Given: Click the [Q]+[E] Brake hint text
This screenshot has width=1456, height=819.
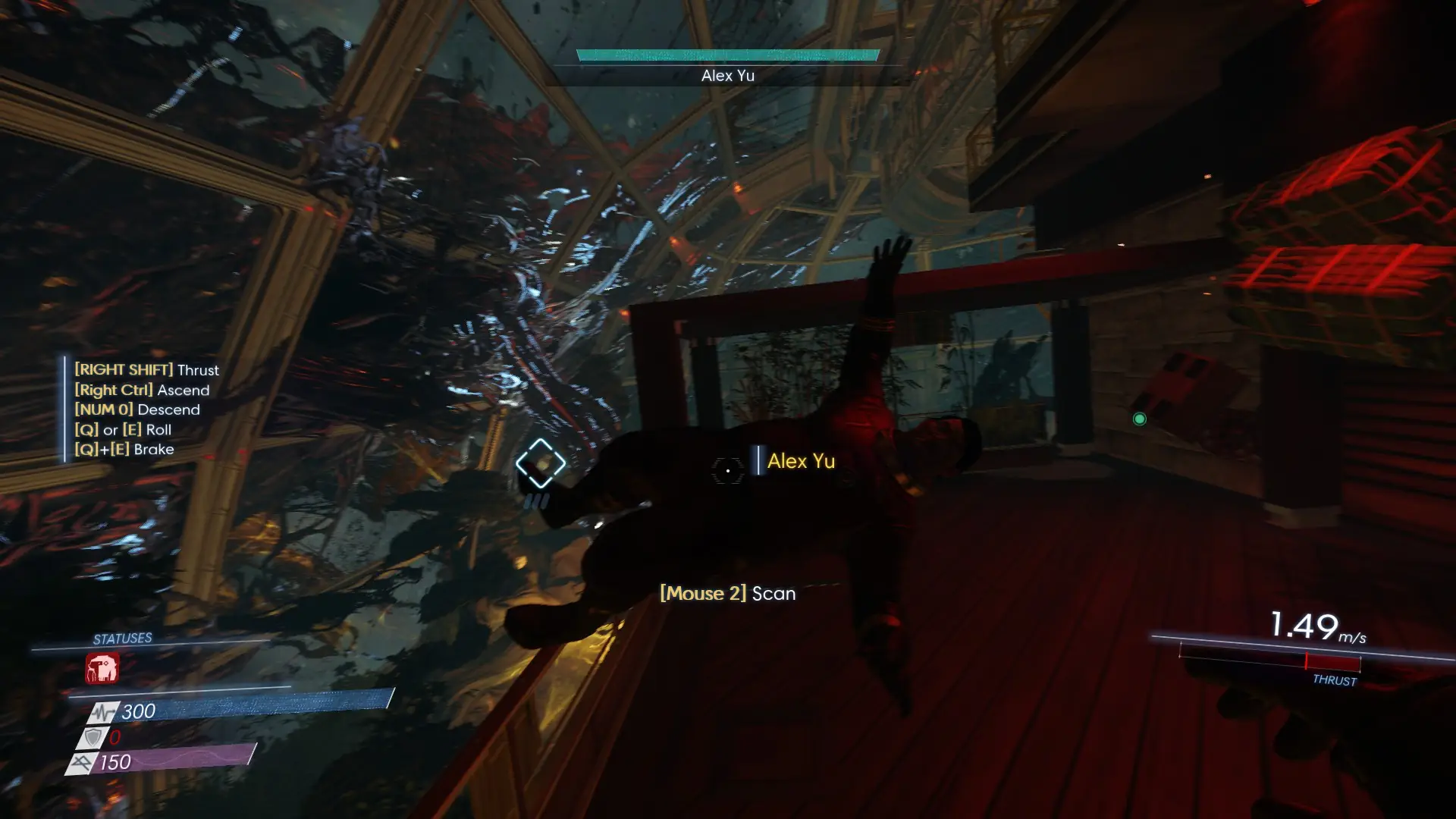Looking at the screenshot, I should [124, 449].
